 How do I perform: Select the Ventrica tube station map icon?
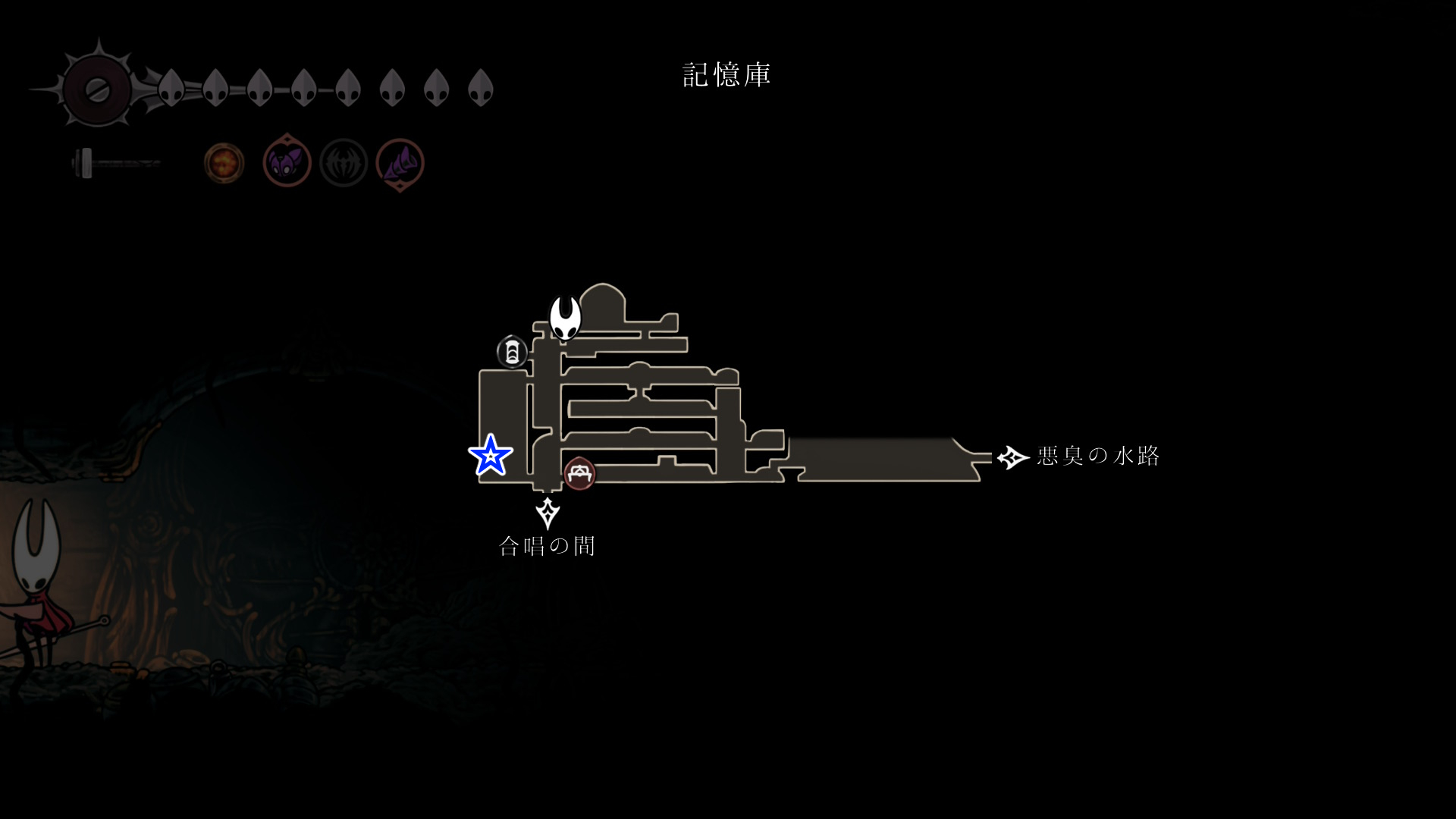[x=512, y=352]
